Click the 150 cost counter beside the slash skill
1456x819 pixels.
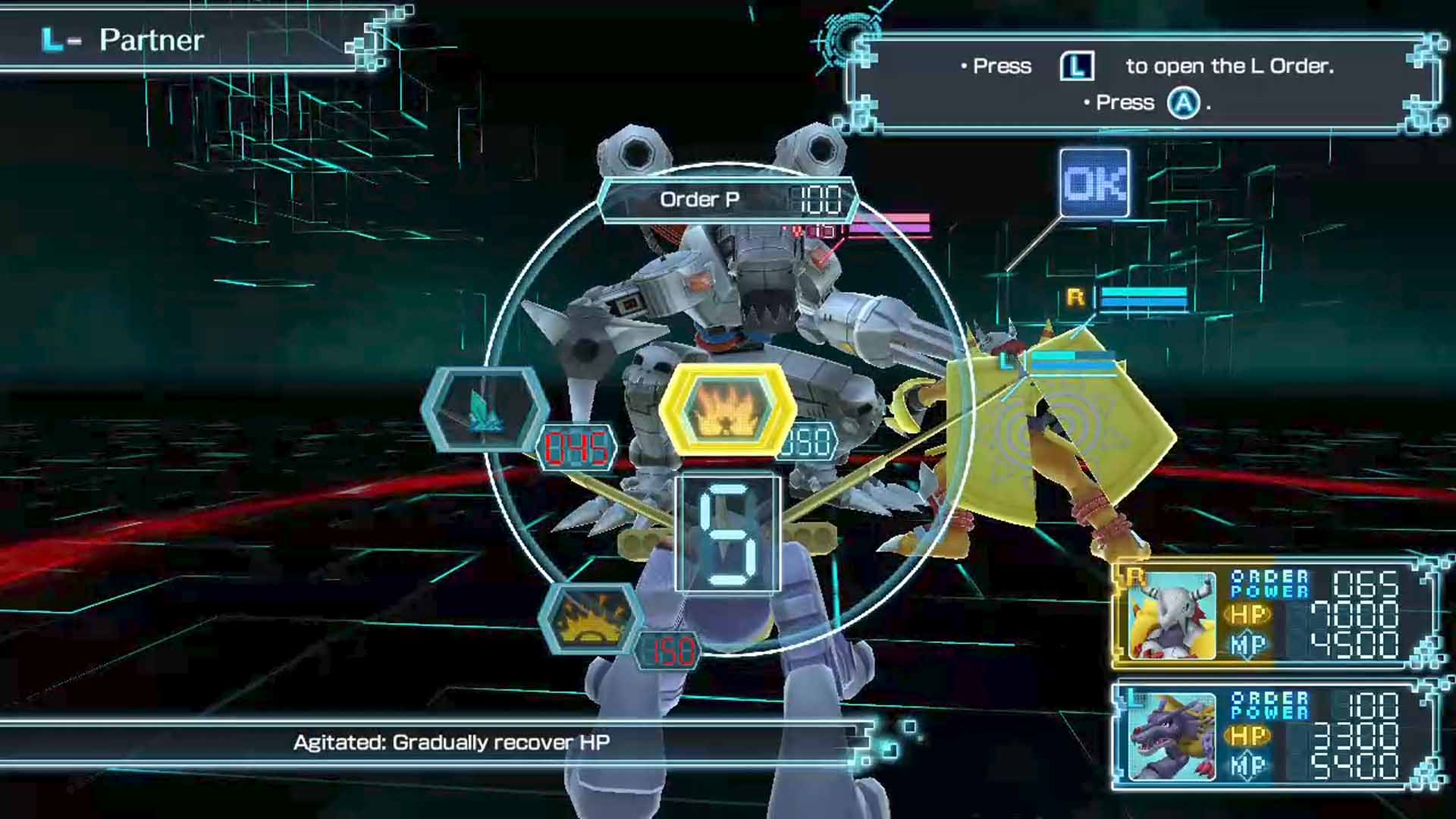pyautogui.click(x=666, y=648)
